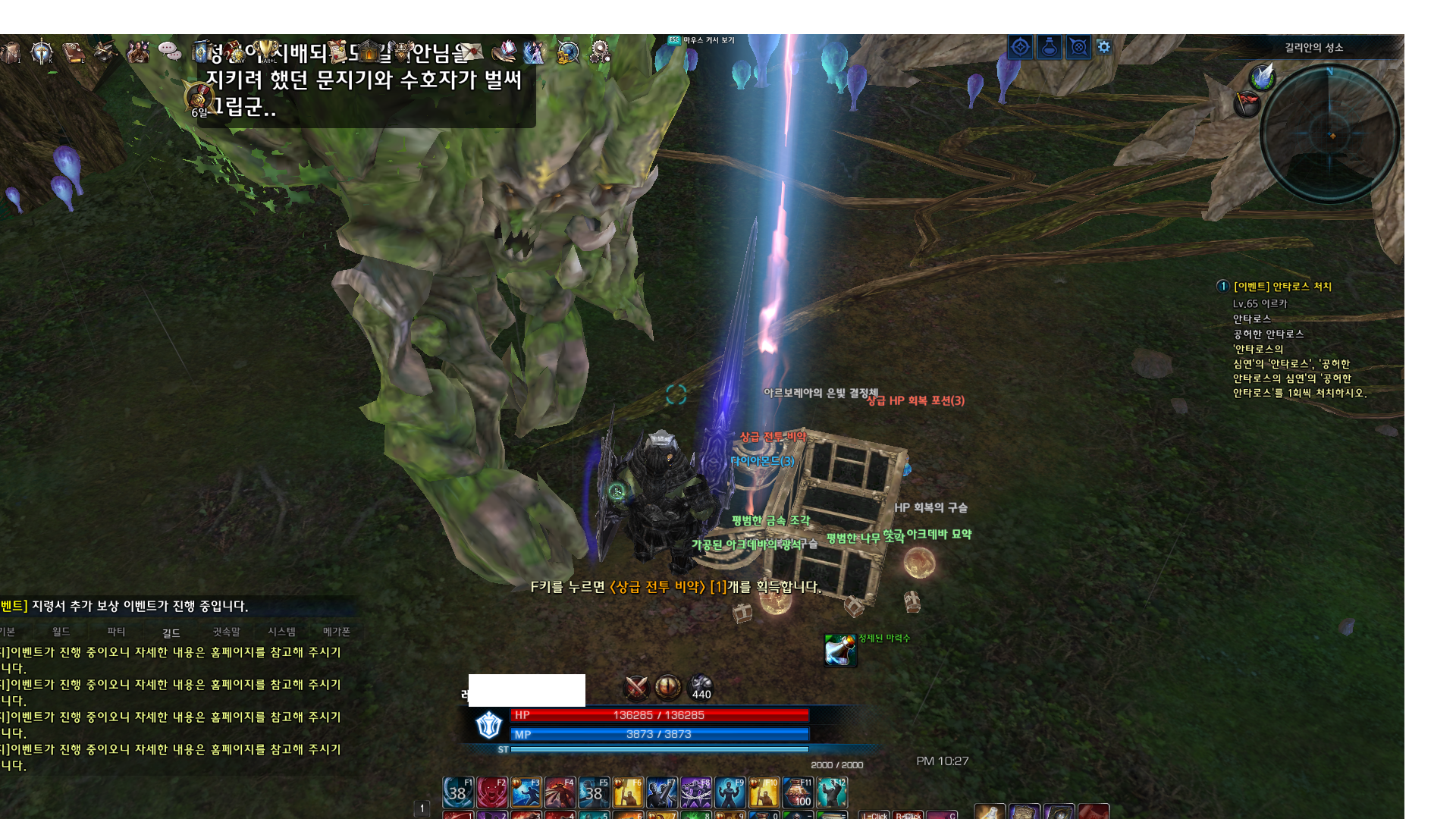Switch to the 시스템 chat tab
The image size is (1456, 819).
tap(281, 632)
